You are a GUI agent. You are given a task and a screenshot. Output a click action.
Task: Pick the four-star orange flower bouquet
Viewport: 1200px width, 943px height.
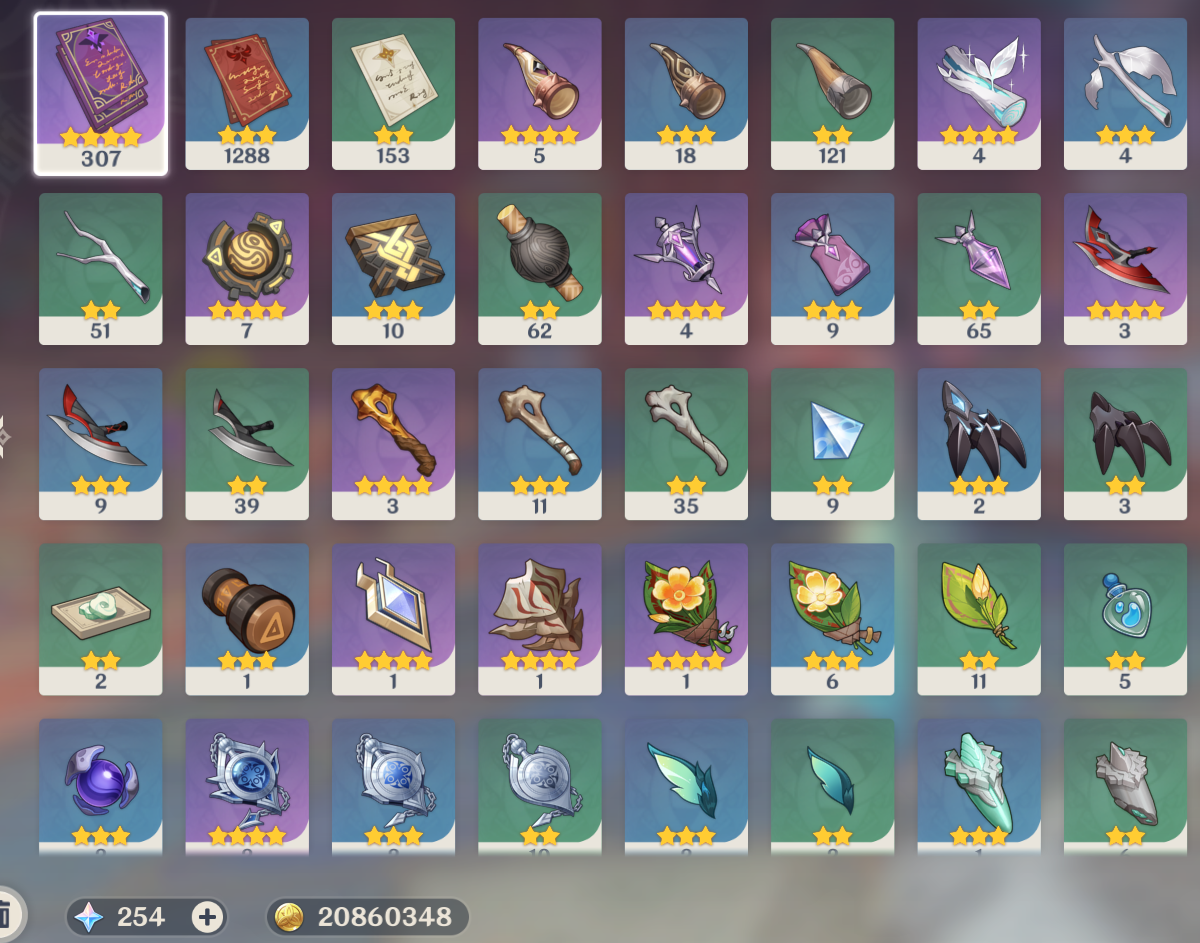(686, 618)
